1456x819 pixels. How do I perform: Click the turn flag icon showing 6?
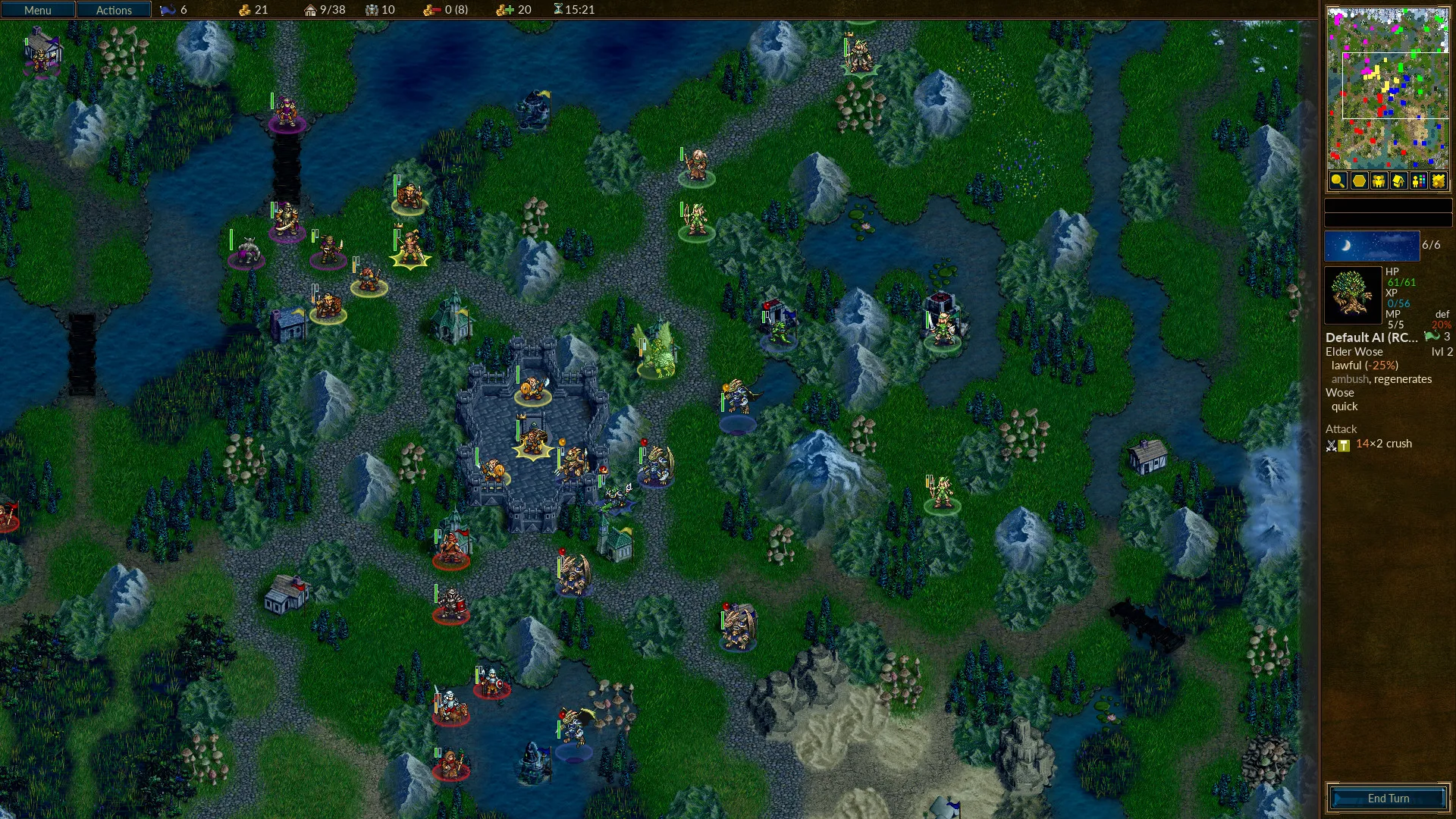point(168,10)
